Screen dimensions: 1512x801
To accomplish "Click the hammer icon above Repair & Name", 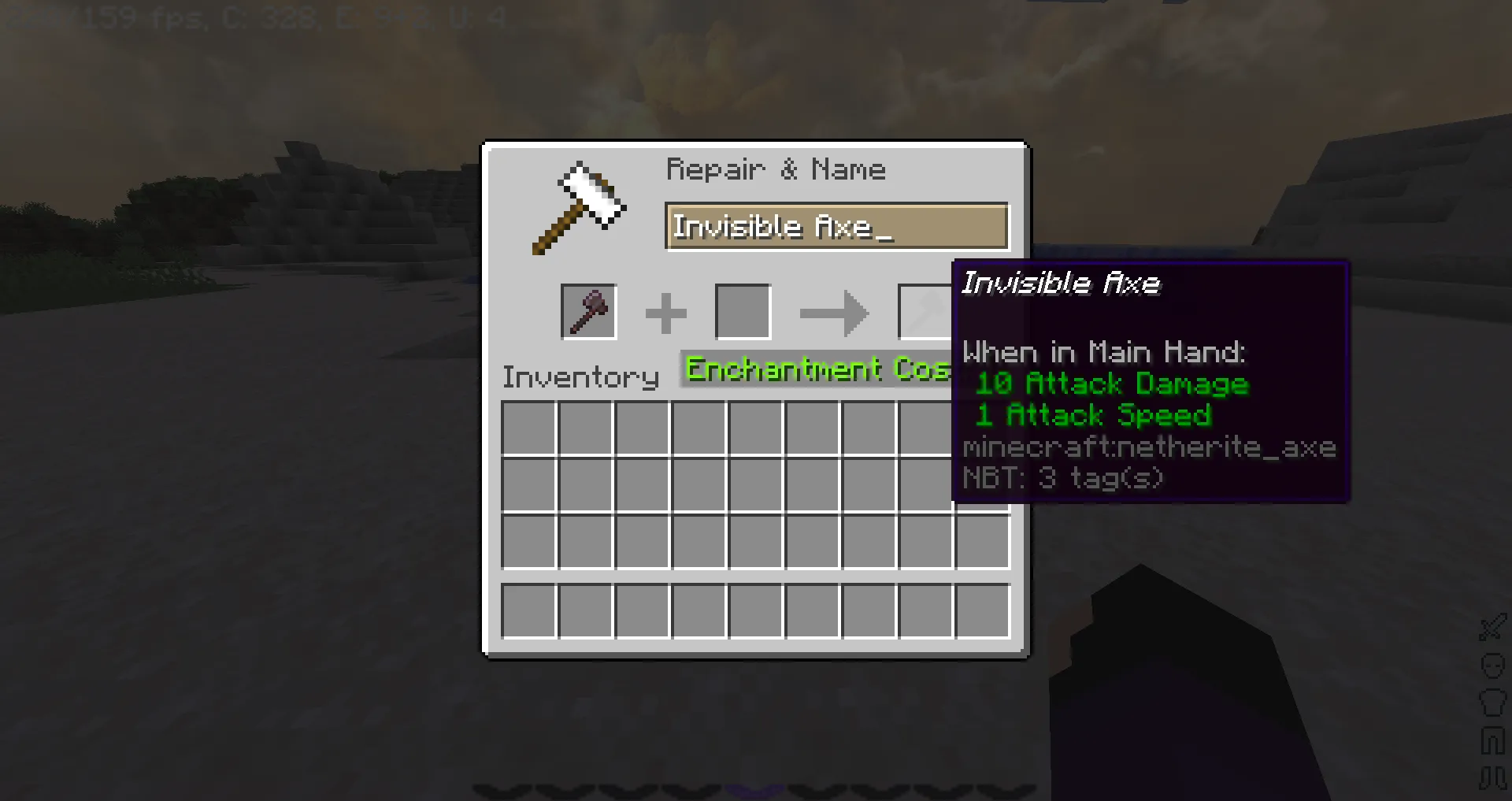I will [x=579, y=203].
